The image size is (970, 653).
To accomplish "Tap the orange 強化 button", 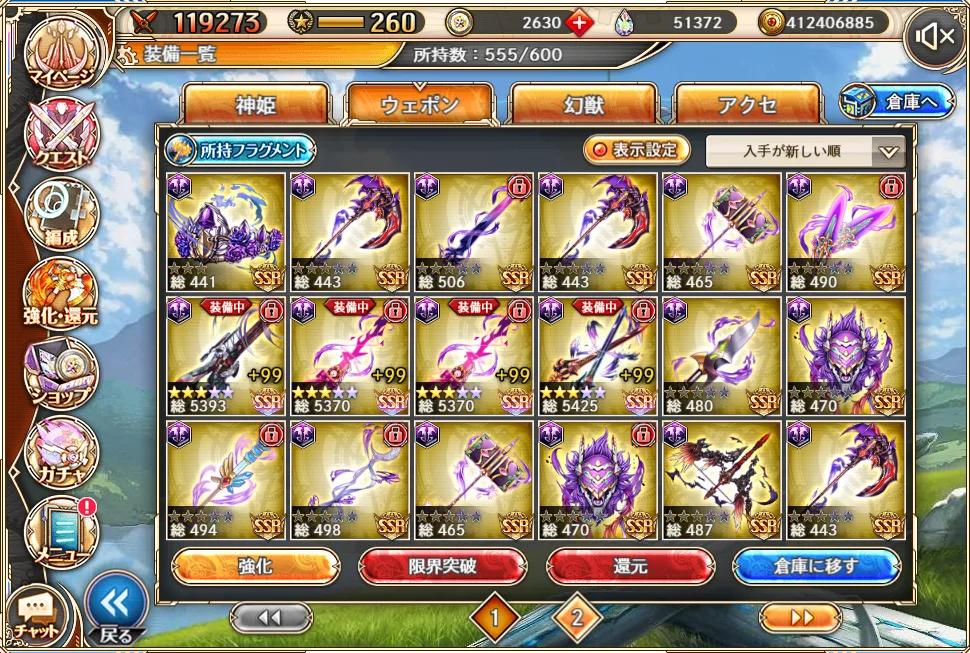I will pos(254,566).
